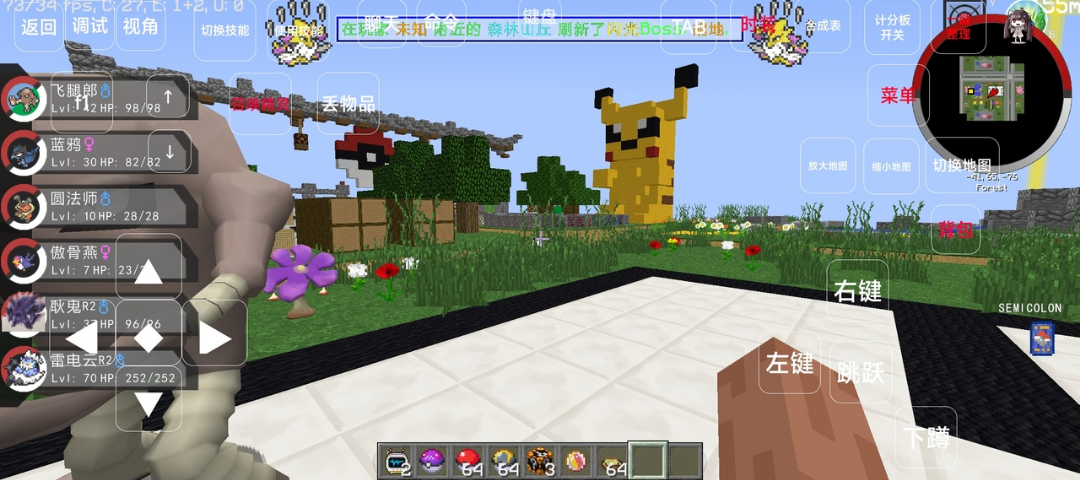Select party member 雷电云 in the team list
The height and width of the screenshot is (480, 1080).
100,368
